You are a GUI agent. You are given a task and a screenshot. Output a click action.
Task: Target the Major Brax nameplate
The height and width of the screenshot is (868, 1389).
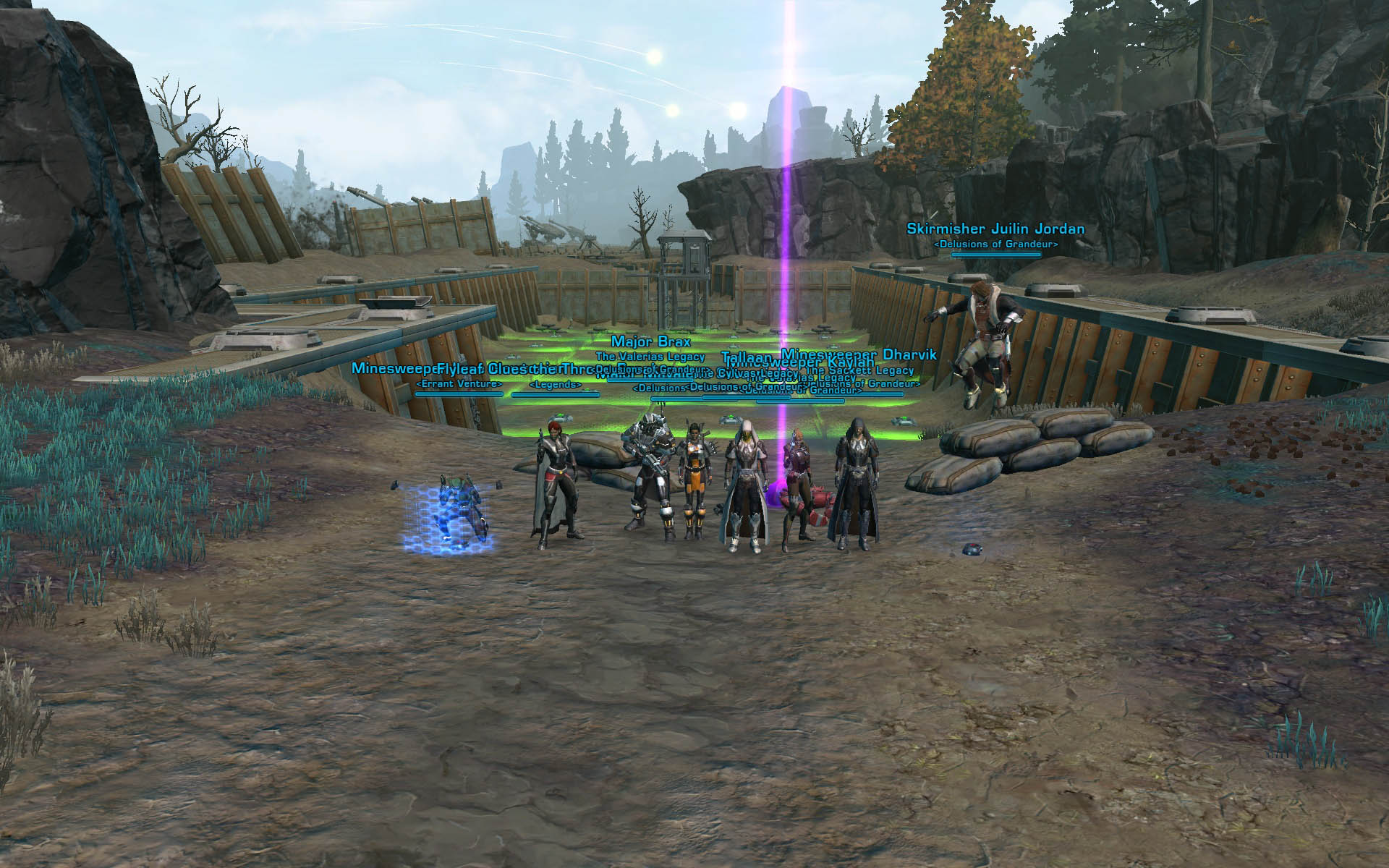coord(650,341)
